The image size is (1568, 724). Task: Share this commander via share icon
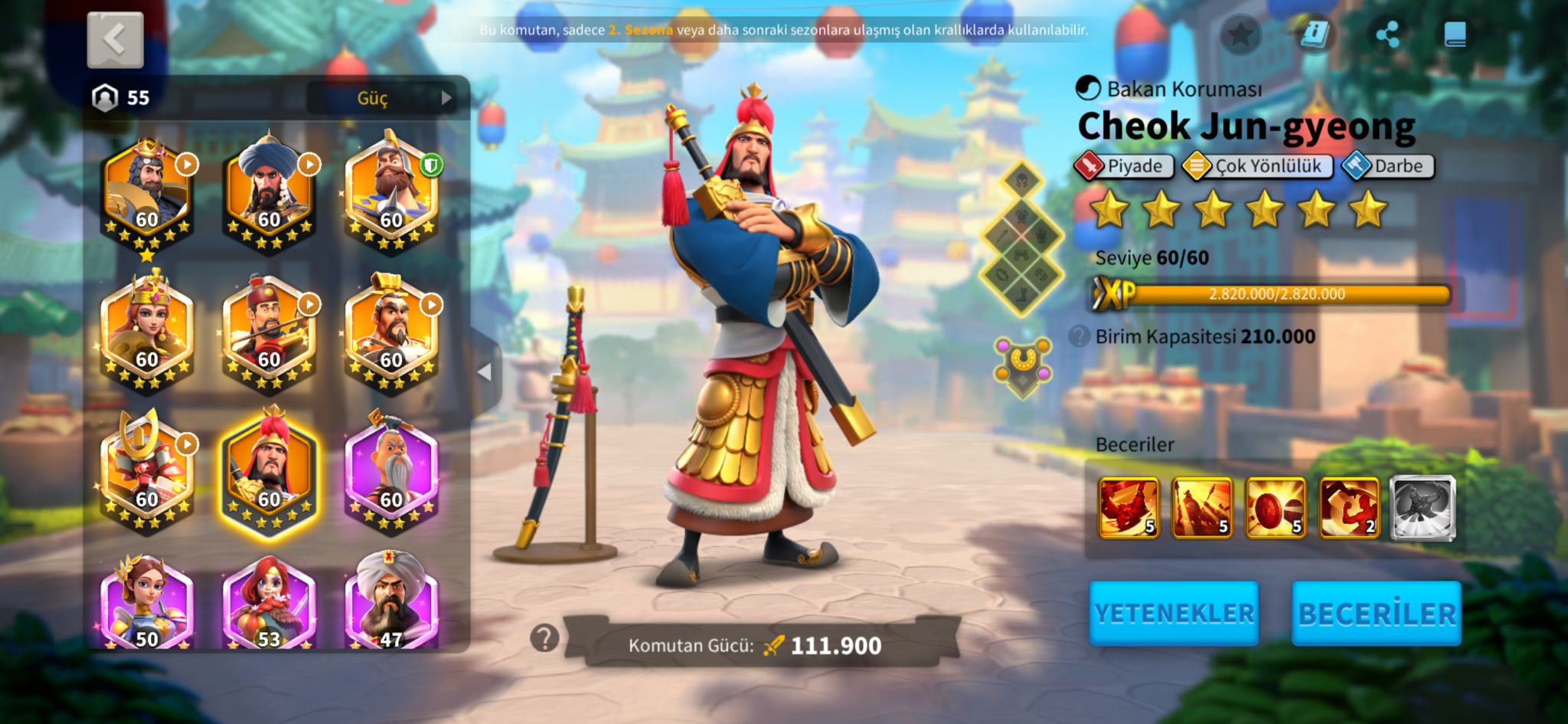[1387, 34]
